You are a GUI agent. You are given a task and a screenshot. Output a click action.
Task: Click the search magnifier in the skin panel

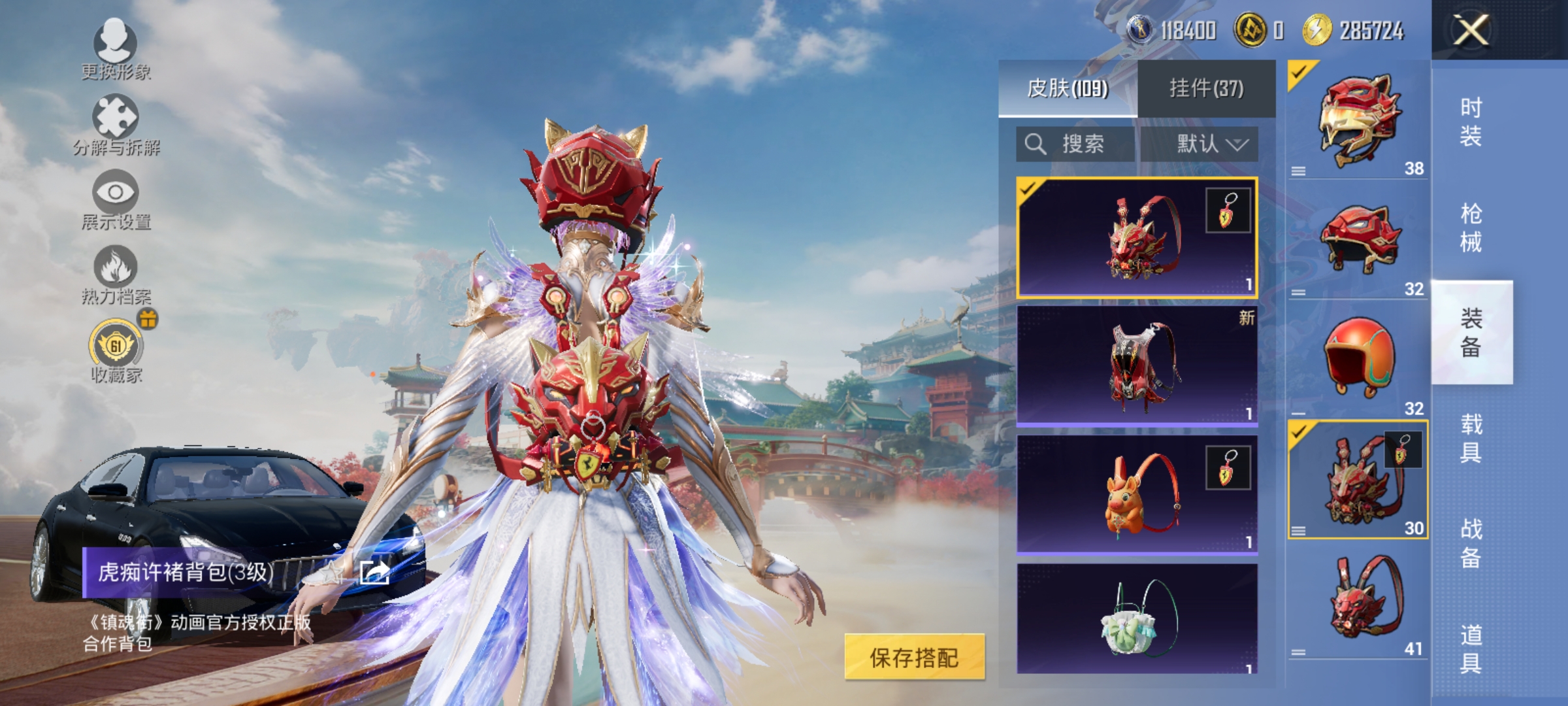1036,144
